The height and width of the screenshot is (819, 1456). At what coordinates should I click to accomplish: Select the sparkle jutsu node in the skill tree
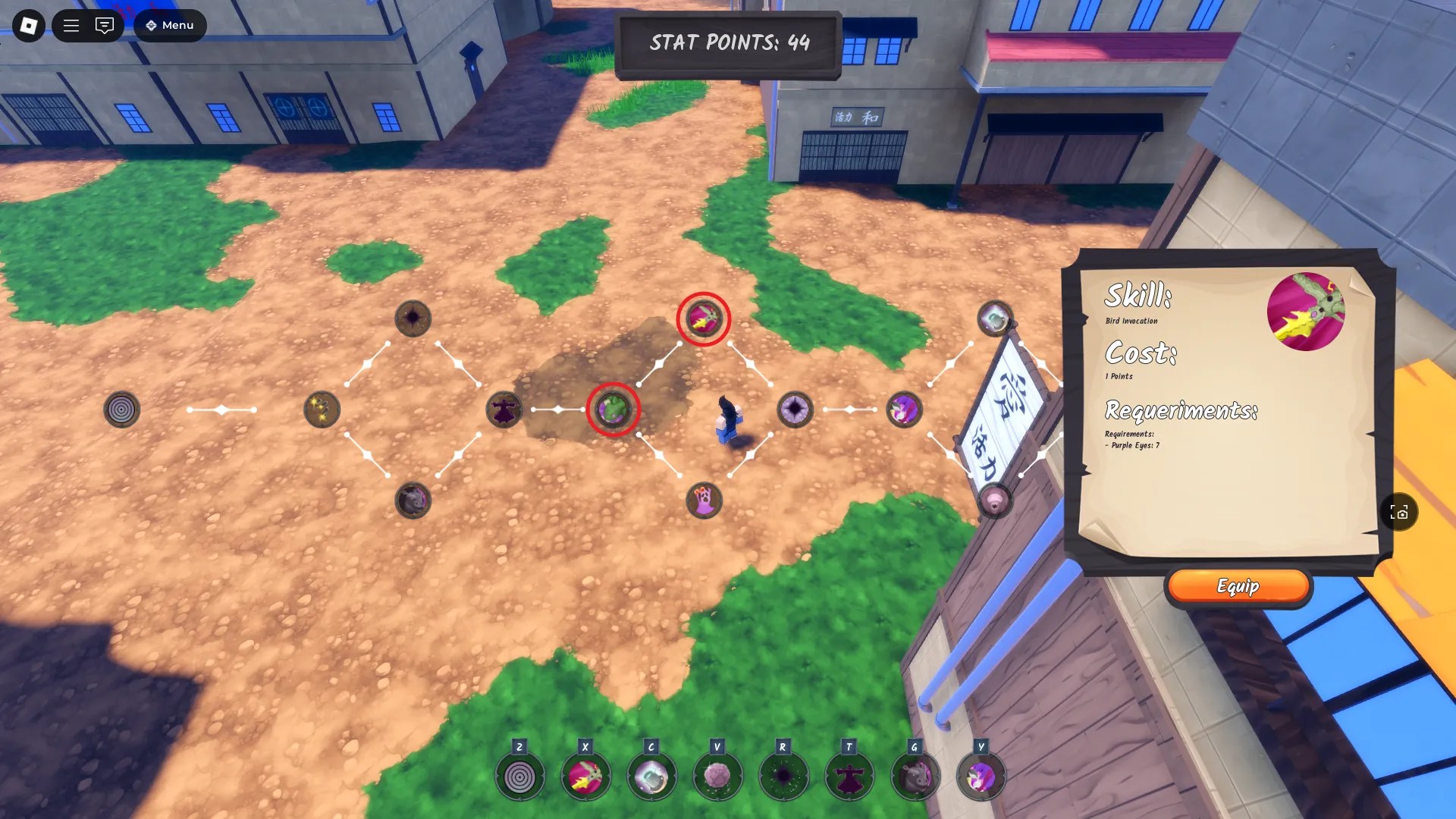[321, 409]
